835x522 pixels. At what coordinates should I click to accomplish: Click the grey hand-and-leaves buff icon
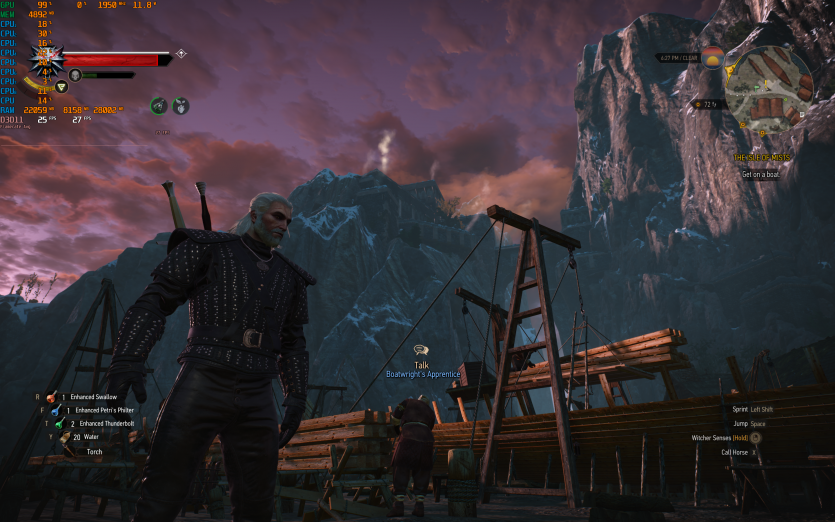tap(181, 105)
